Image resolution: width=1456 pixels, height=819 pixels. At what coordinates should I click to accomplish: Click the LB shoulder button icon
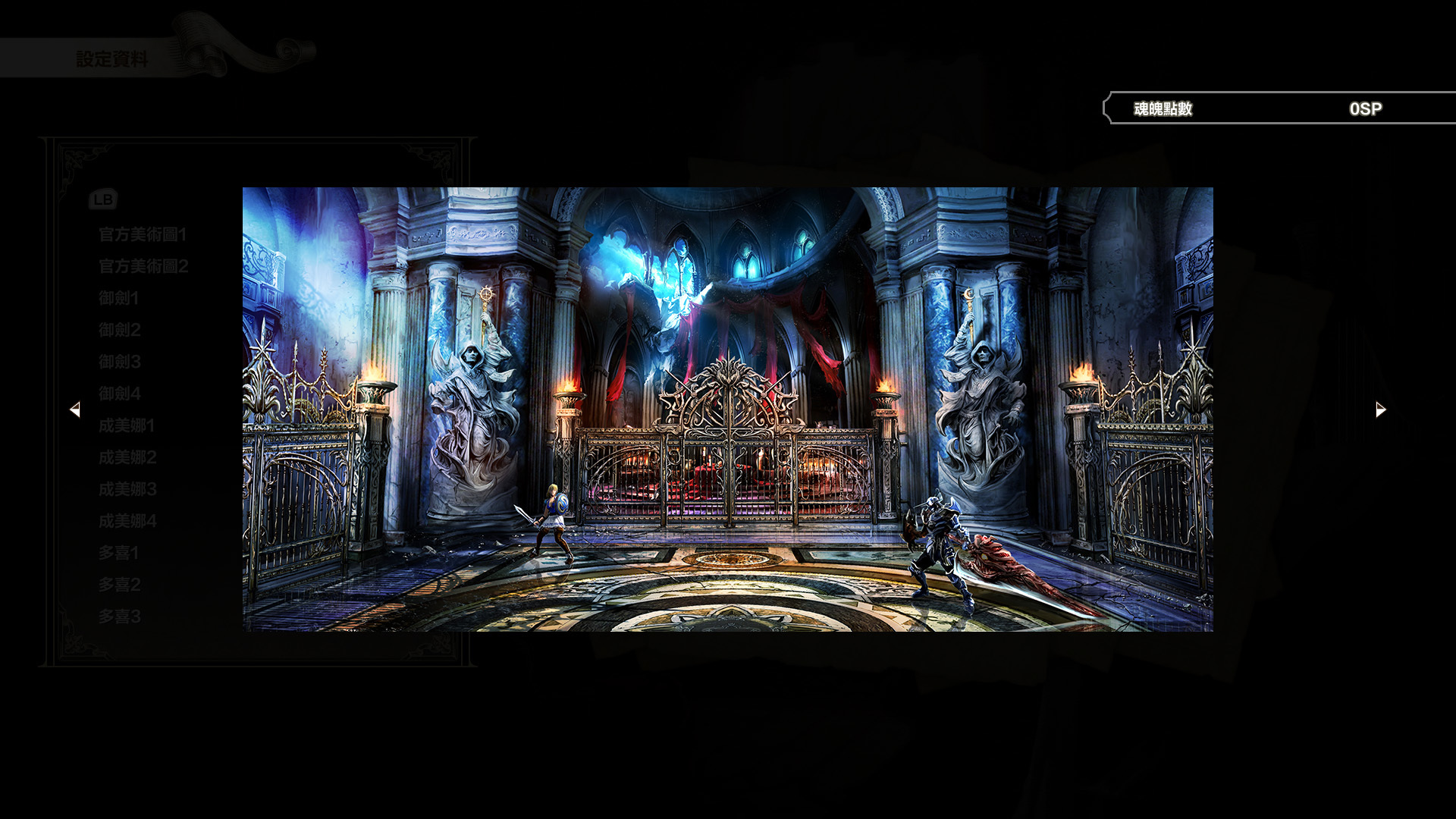(x=104, y=199)
